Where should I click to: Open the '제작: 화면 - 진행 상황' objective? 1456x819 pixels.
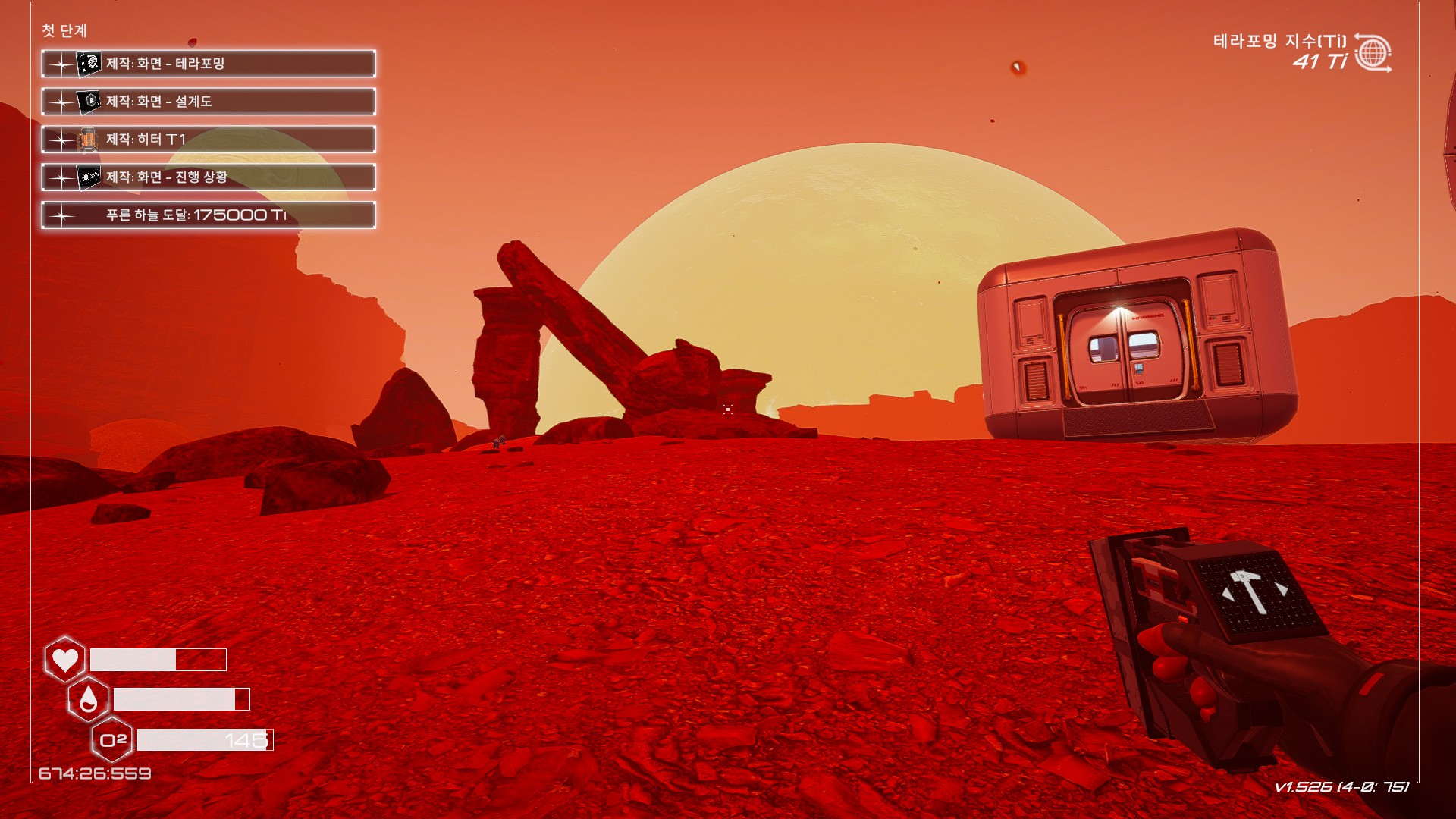point(209,177)
